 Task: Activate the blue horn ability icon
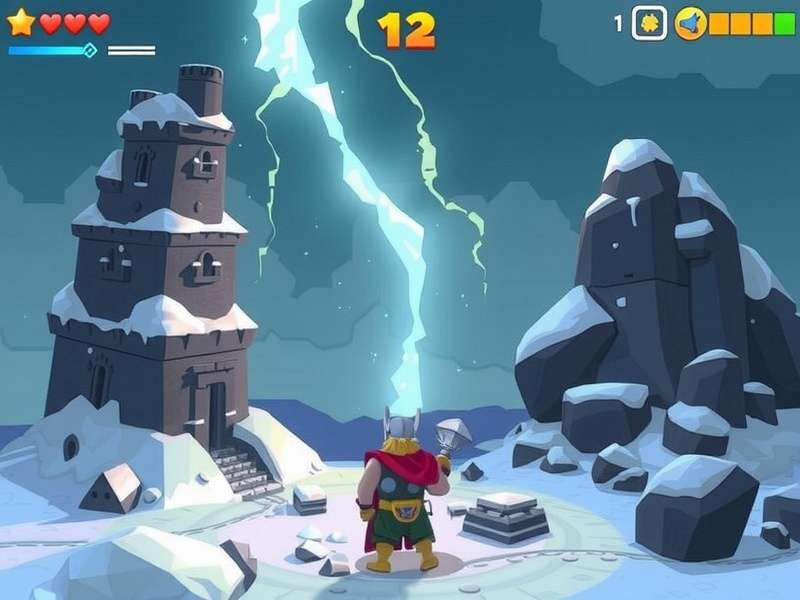(x=690, y=23)
